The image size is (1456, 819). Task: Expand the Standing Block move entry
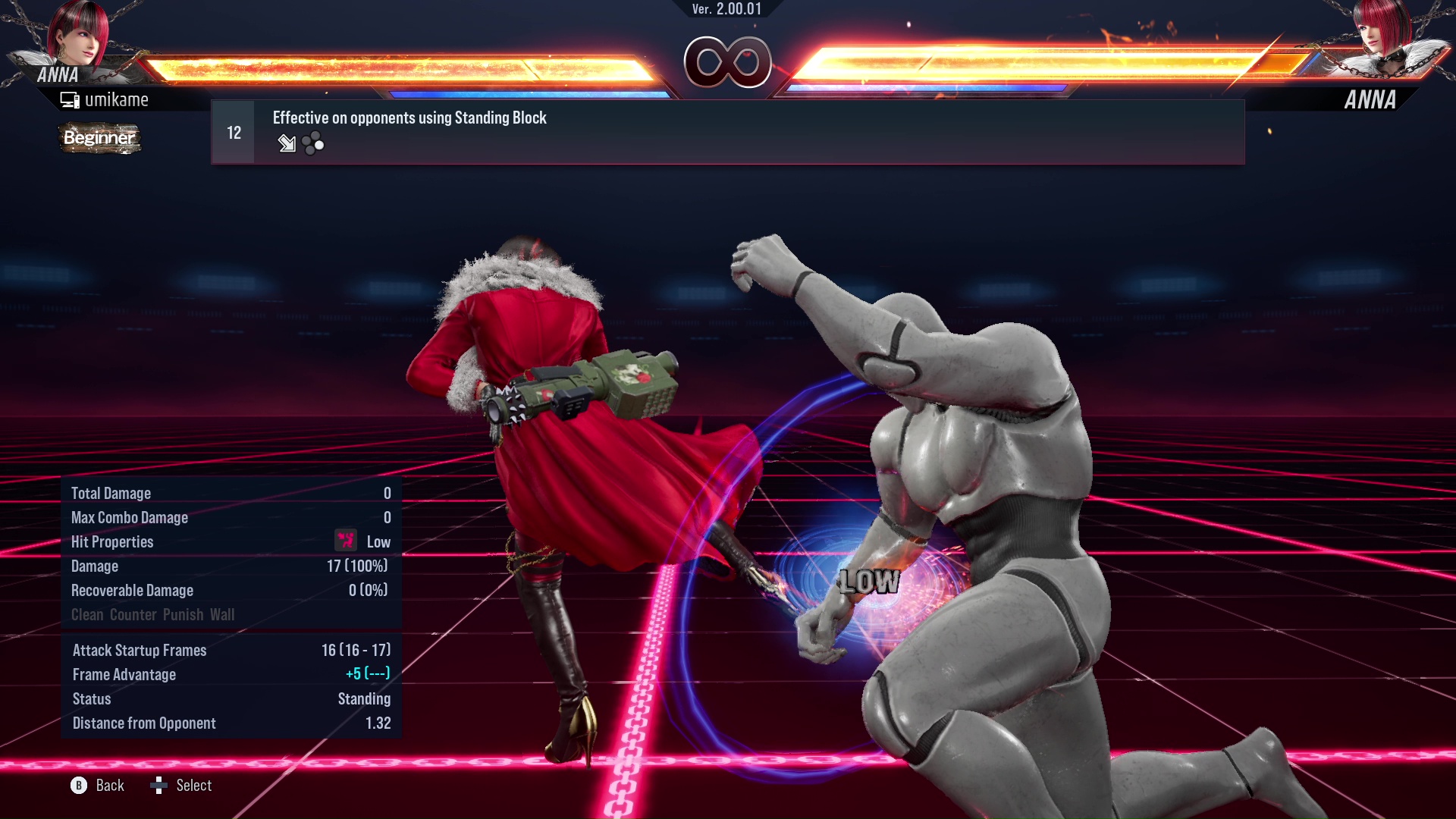pos(409,118)
